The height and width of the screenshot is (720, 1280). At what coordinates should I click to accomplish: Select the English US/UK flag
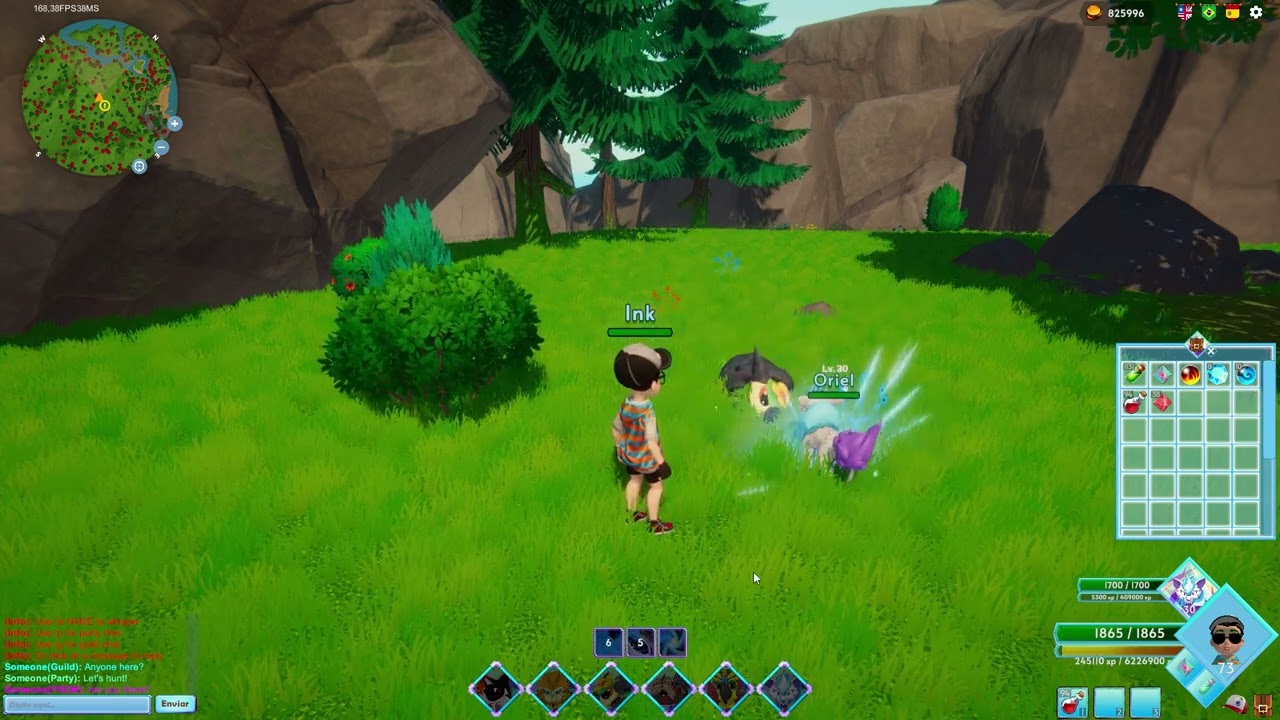click(1185, 13)
